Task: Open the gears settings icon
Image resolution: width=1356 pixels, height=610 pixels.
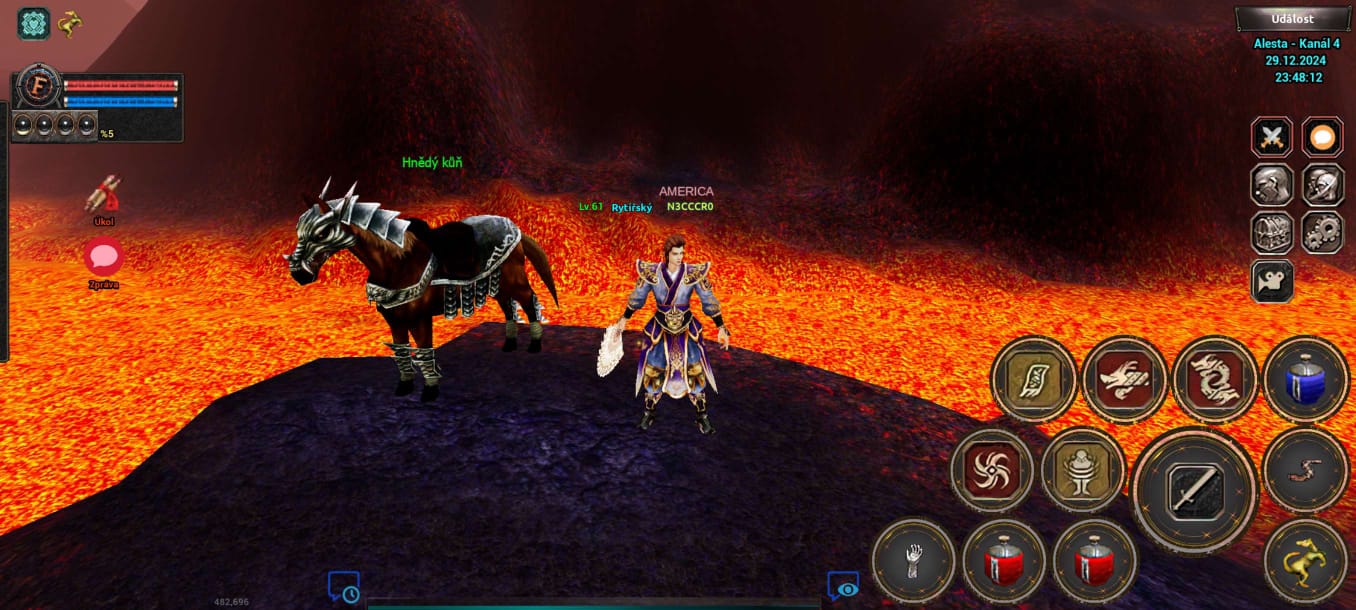Action: pos(1322,232)
